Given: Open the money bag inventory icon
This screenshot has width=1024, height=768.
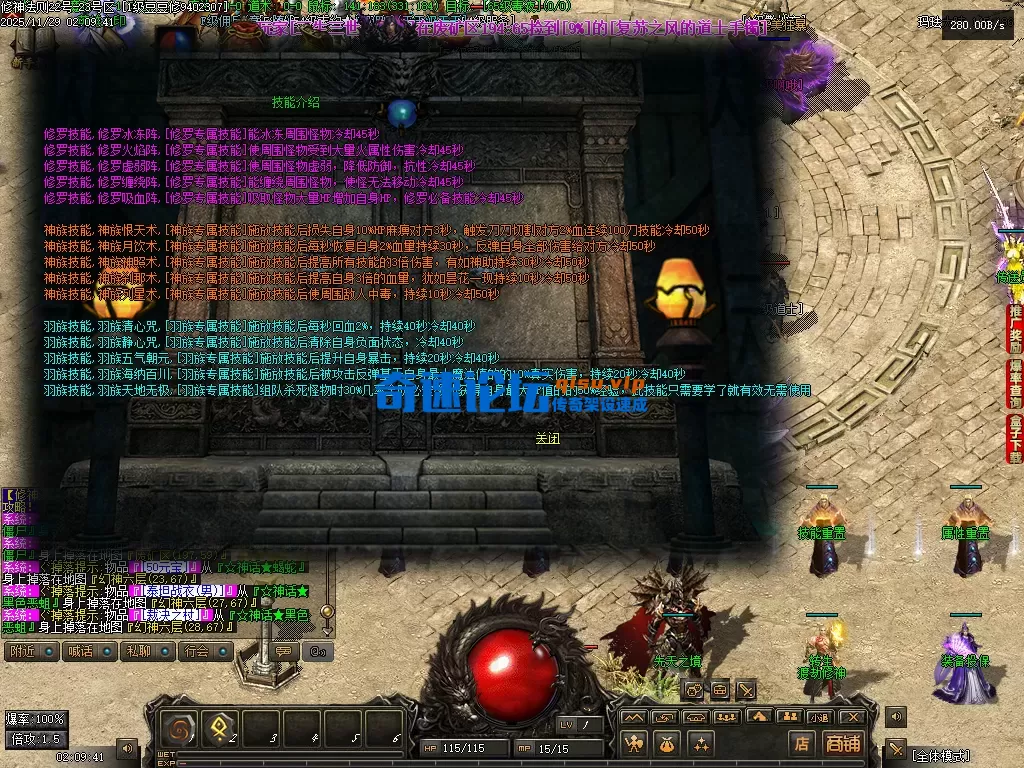Looking at the screenshot, I should (x=667, y=743).
